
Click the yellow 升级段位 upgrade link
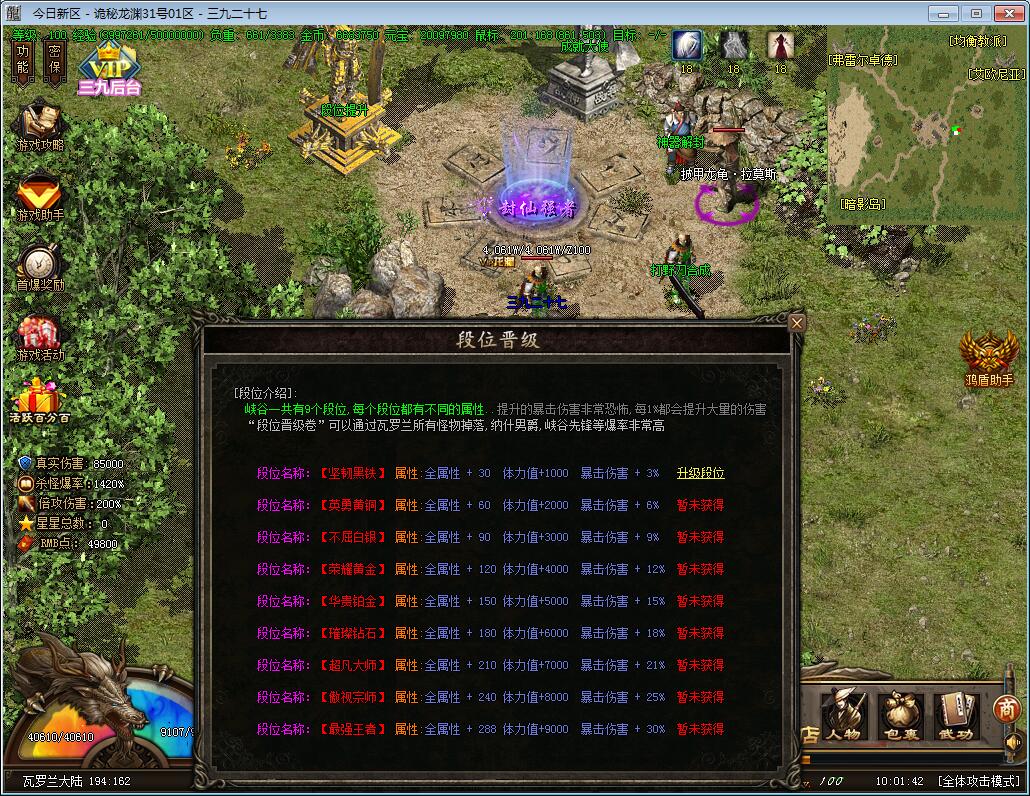tap(700, 473)
